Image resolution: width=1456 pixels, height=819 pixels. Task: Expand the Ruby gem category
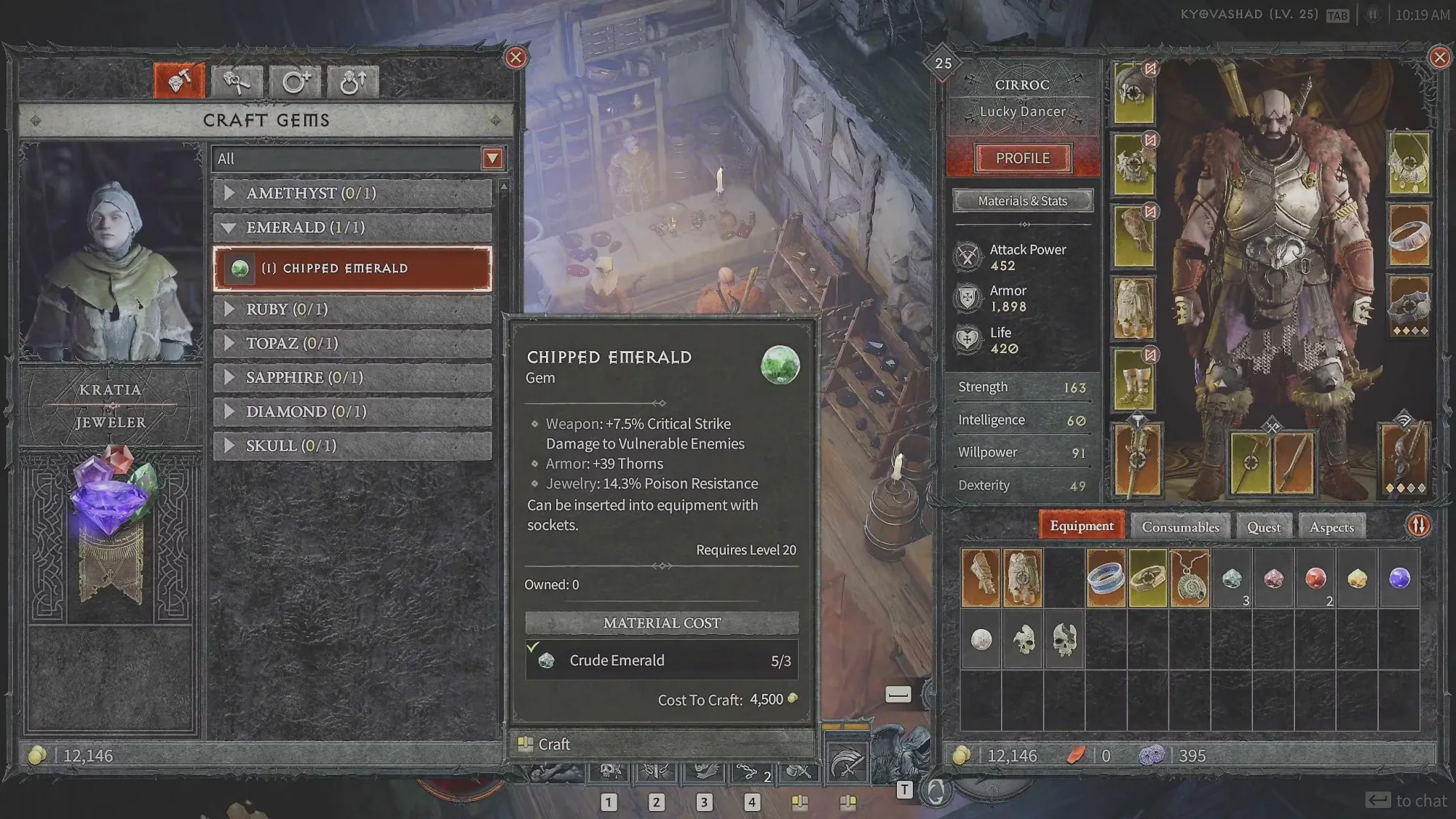click(x=352, y=309)
